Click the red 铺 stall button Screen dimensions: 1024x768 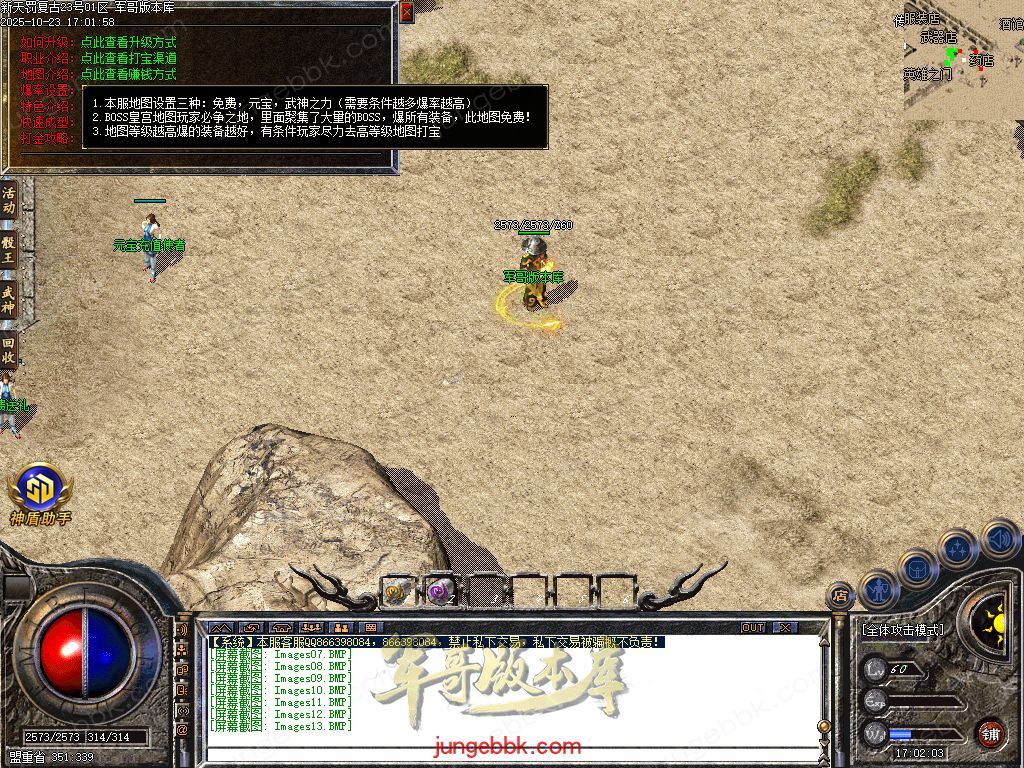pos(990,733)
